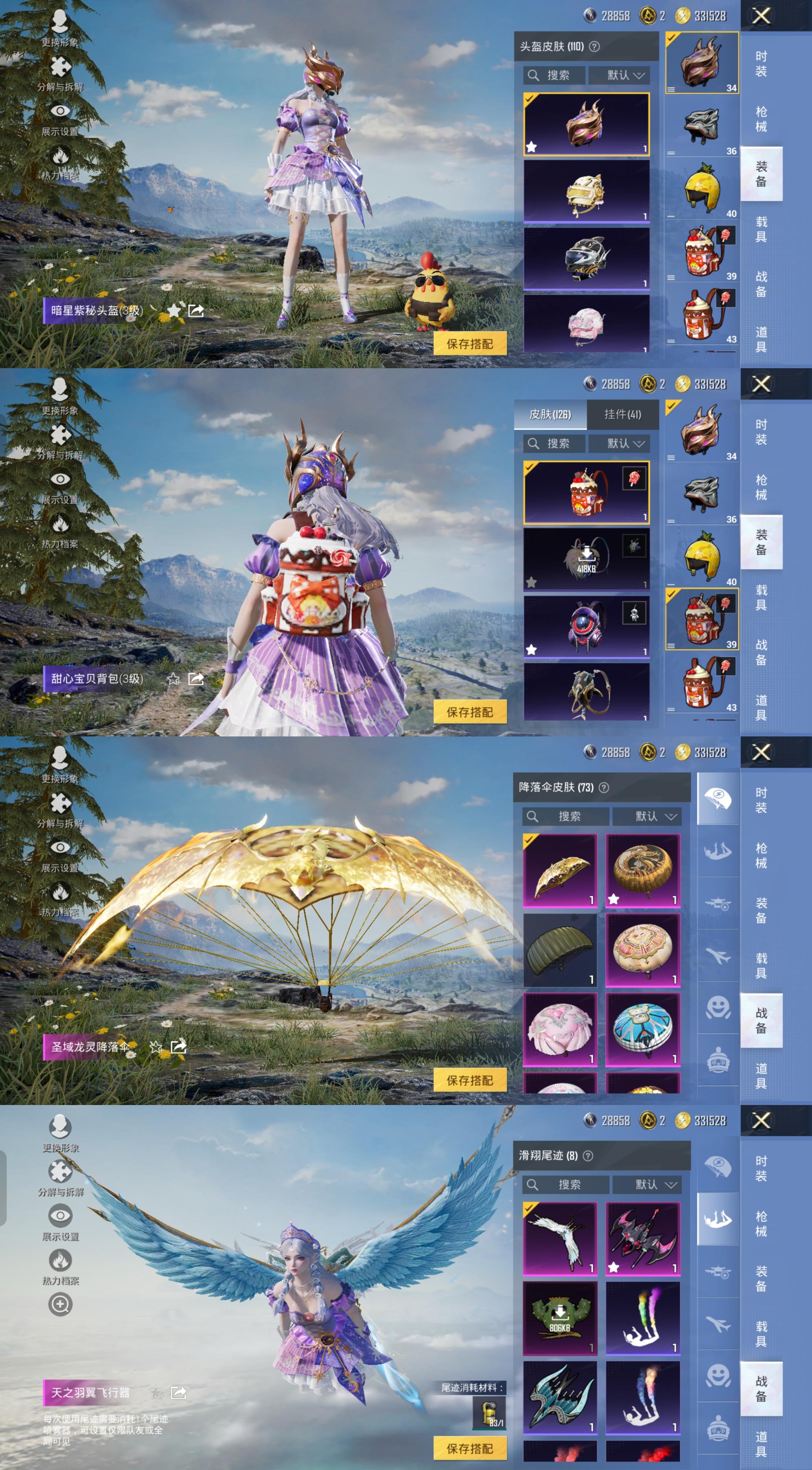Select the cream-and-gold helmet skin in the list
Viewport: 812px width, 1470px height.
click(586, 191)
